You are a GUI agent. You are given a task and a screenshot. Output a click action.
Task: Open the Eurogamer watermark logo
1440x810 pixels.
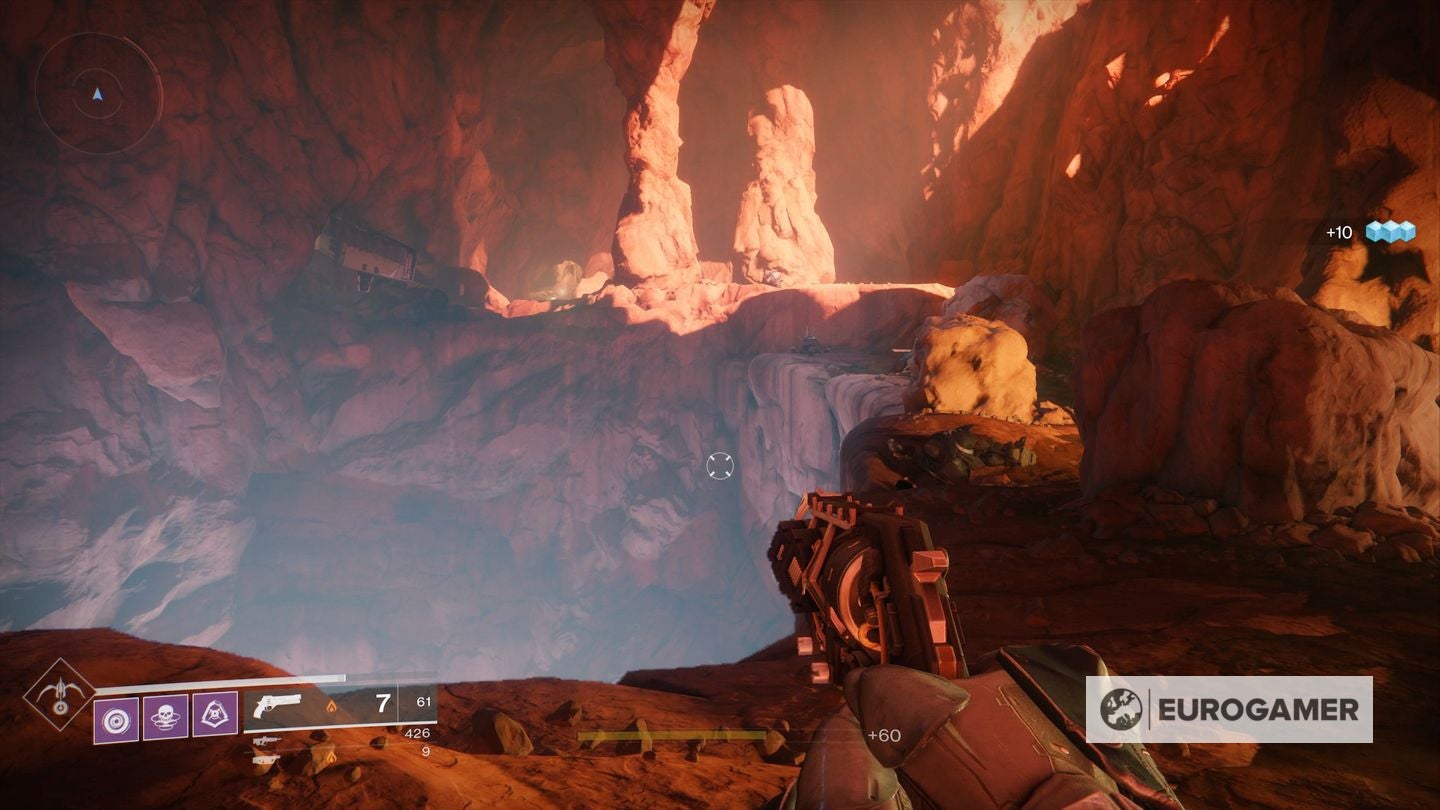pos(1229,709)
